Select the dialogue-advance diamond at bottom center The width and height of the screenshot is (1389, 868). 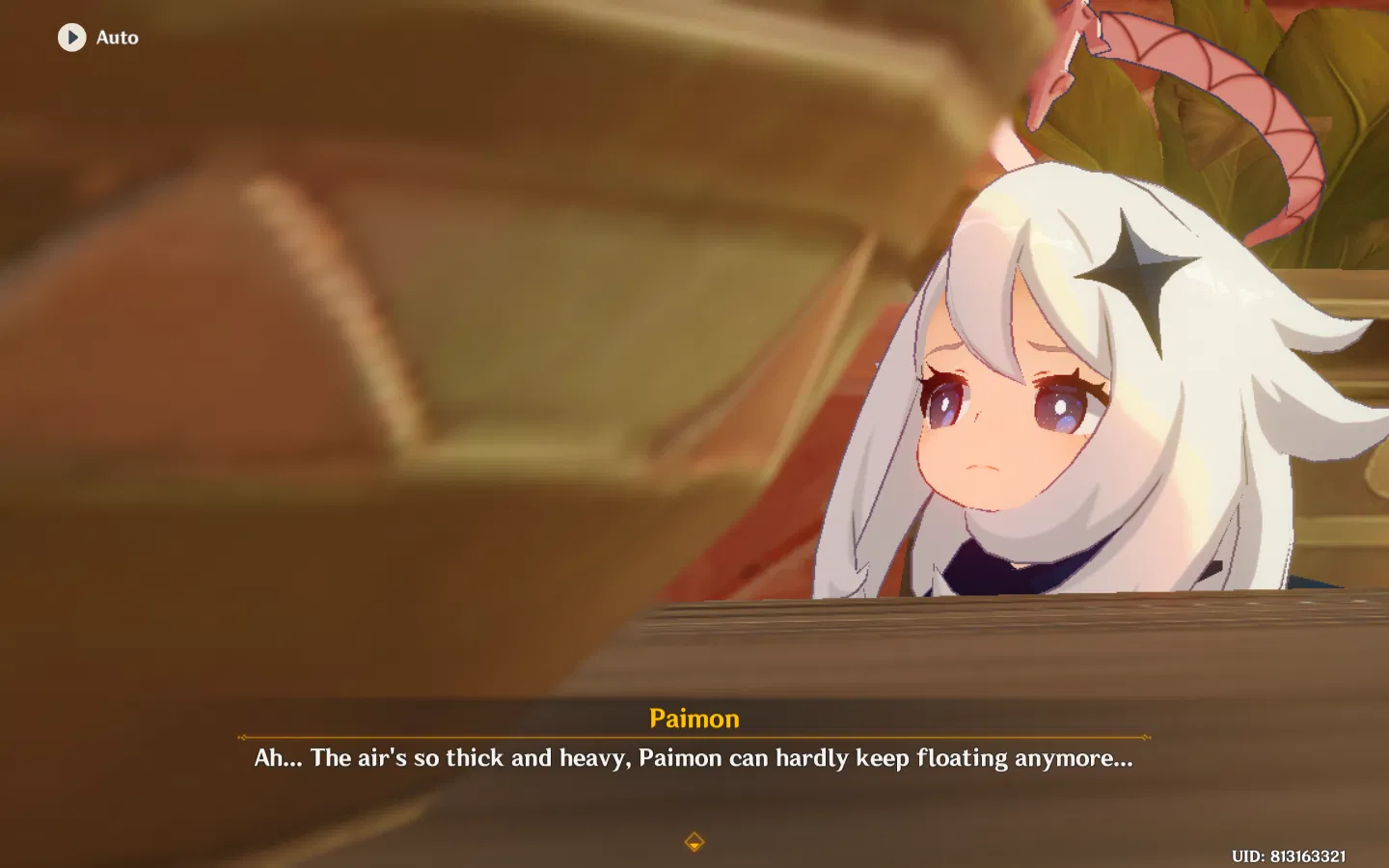tap(694, 840)
